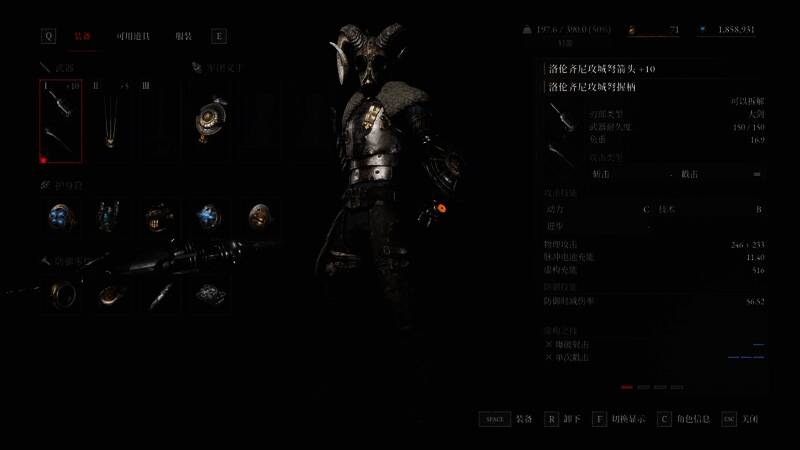
Task: Close the equipment screen via 关闭
Action: coord(742,419)
